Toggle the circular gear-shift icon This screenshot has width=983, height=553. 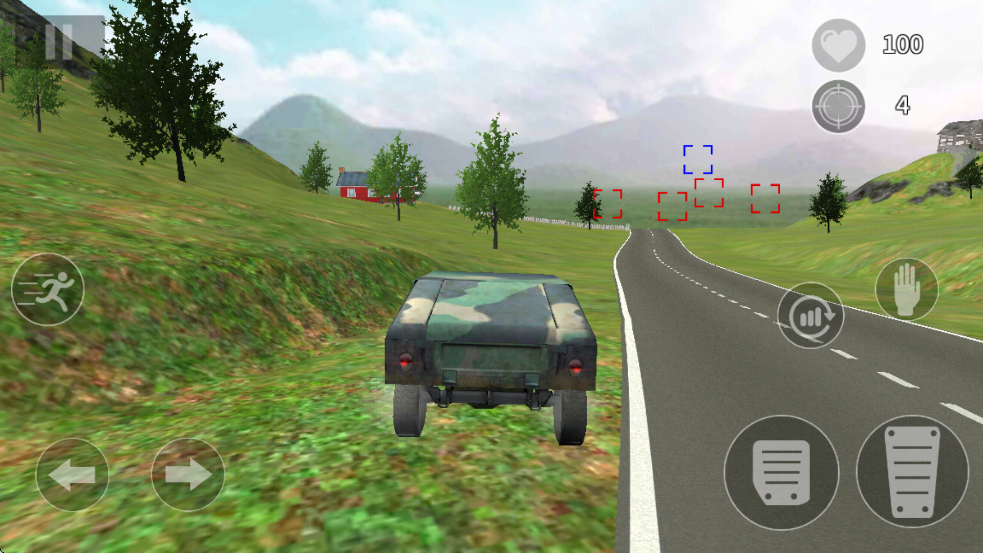tap(810, 316)
